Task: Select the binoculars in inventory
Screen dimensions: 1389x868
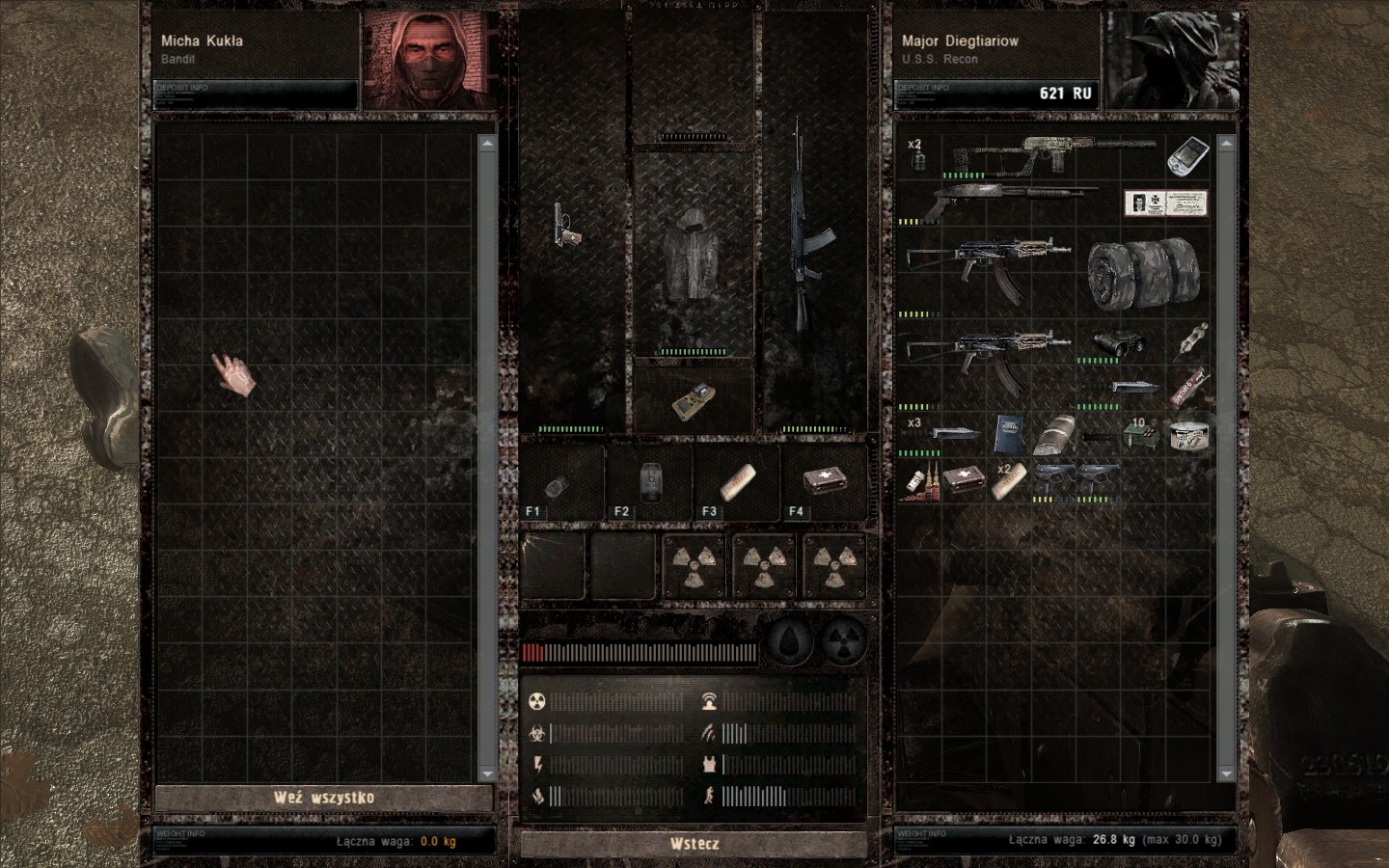Action: pyautogui.click(x=1119, y=343)
